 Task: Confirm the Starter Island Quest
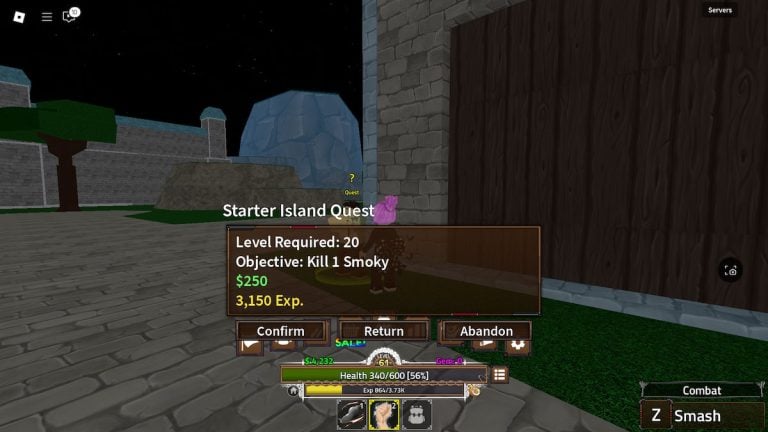(x=281, y=331)
